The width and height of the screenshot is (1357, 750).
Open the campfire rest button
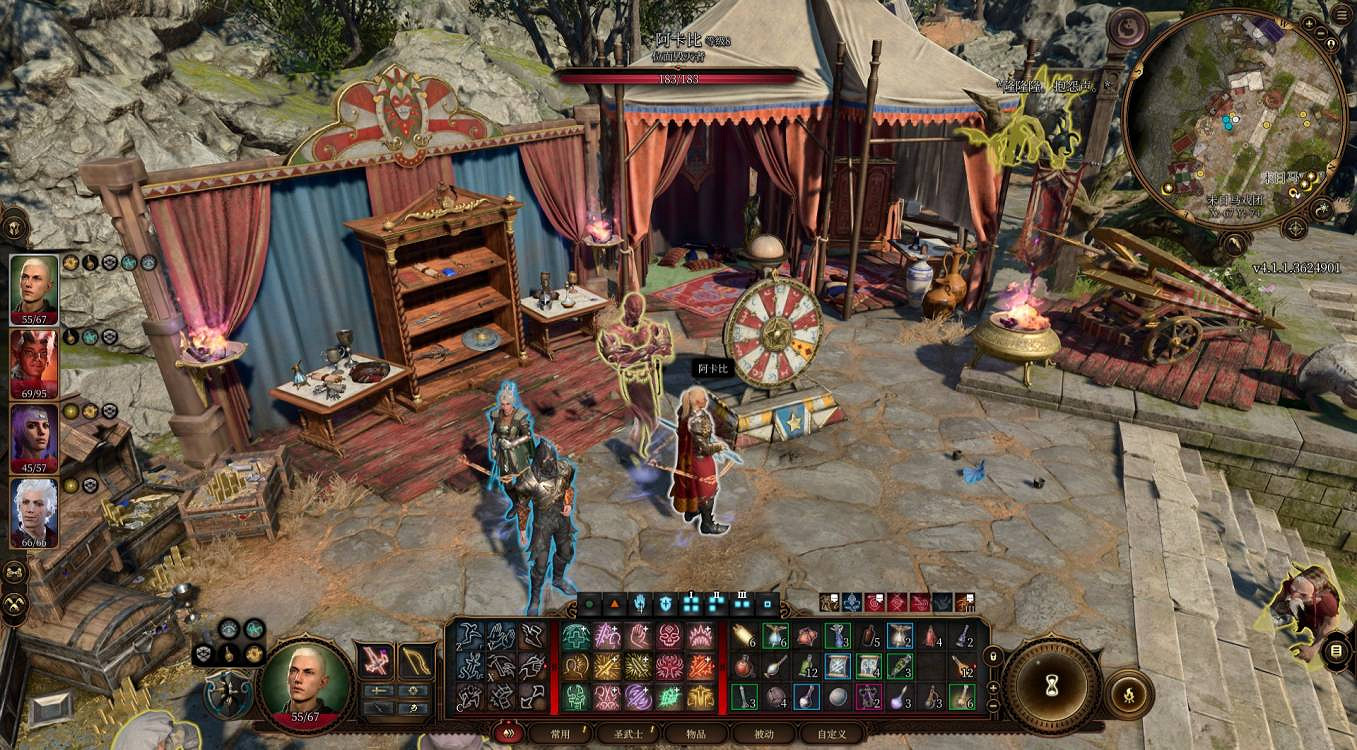coord(1129,692)
